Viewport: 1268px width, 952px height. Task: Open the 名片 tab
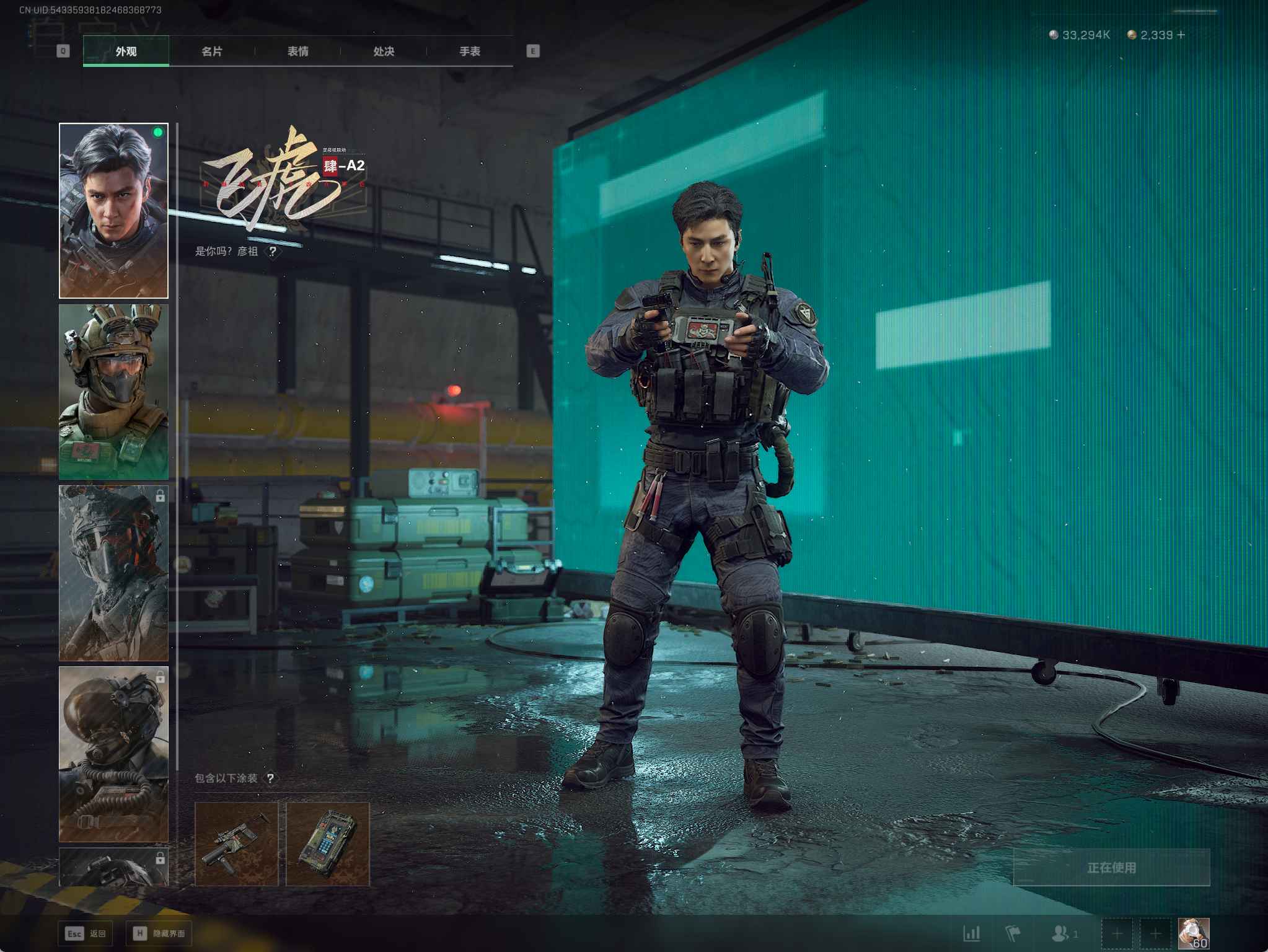[212, 51]
